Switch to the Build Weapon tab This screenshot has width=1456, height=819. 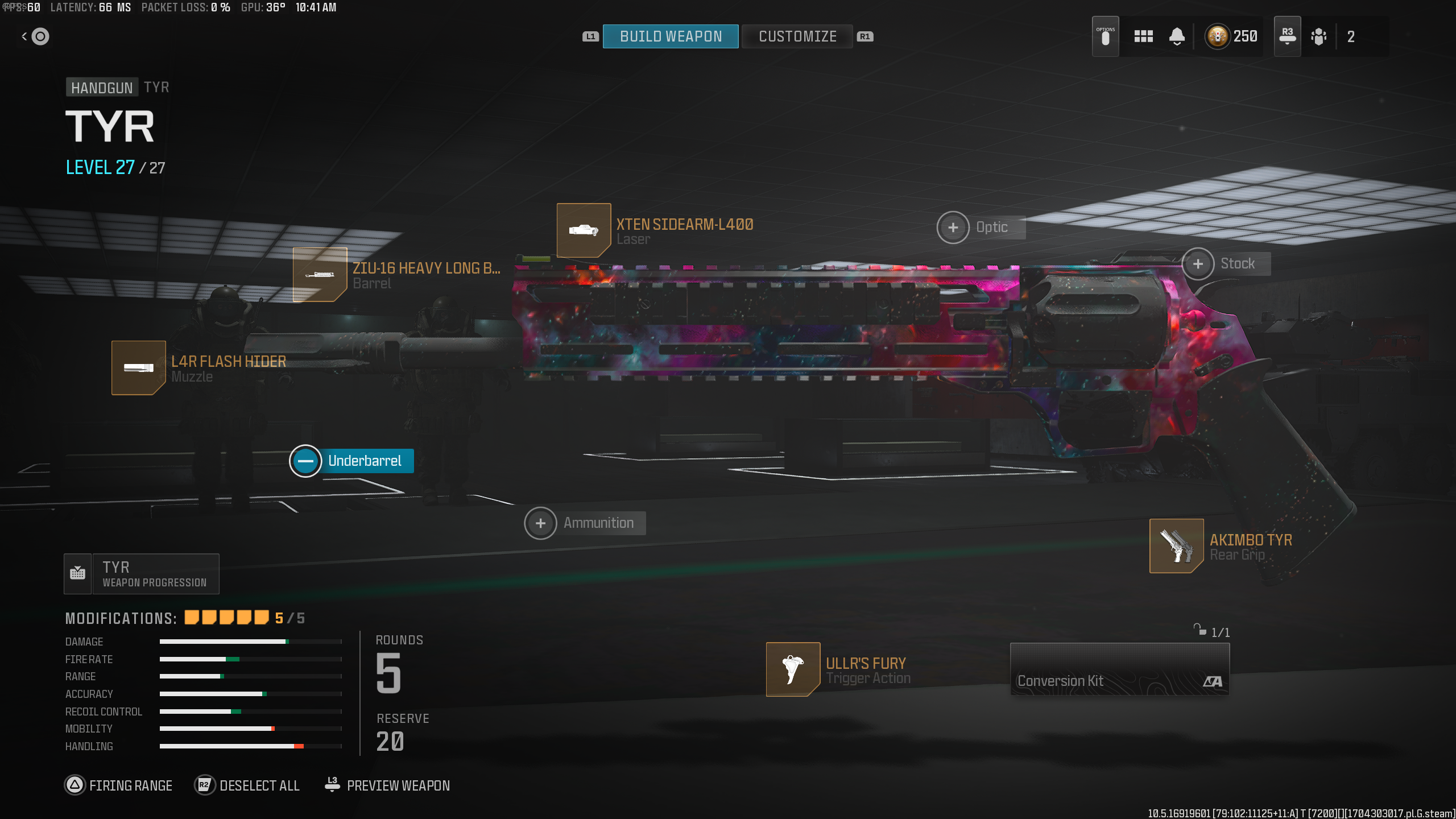point(671,36)
